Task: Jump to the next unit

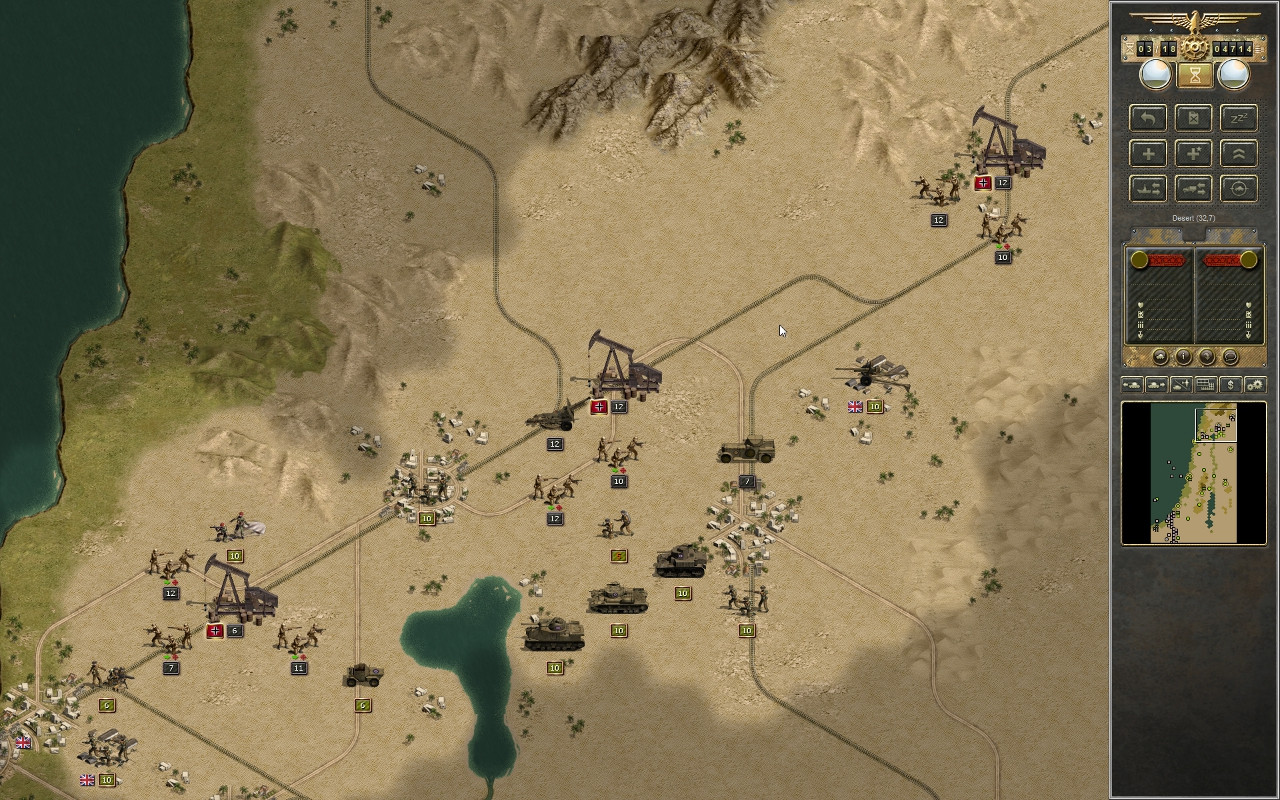Action: tap(1156, 384)
